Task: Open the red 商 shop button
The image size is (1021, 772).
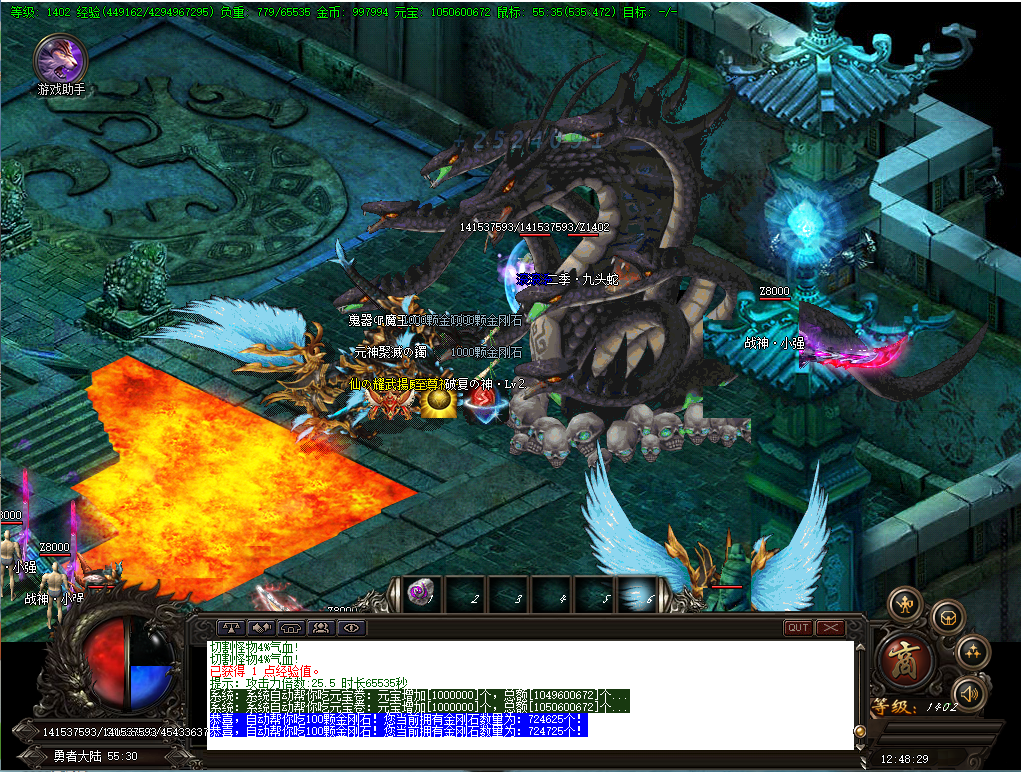Action: click(906, 657)
